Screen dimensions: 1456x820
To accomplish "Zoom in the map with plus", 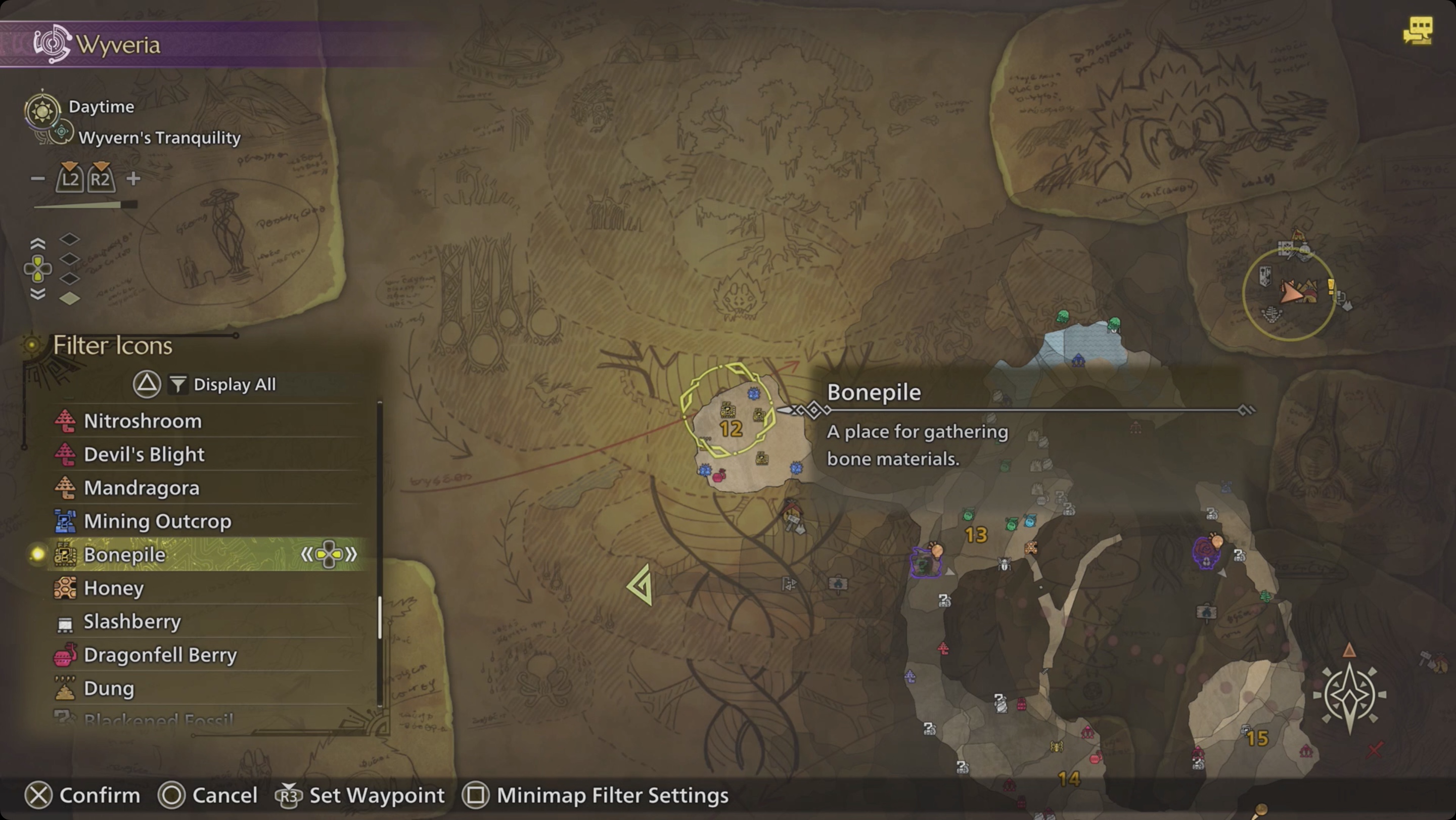I will tap(133, 179).
